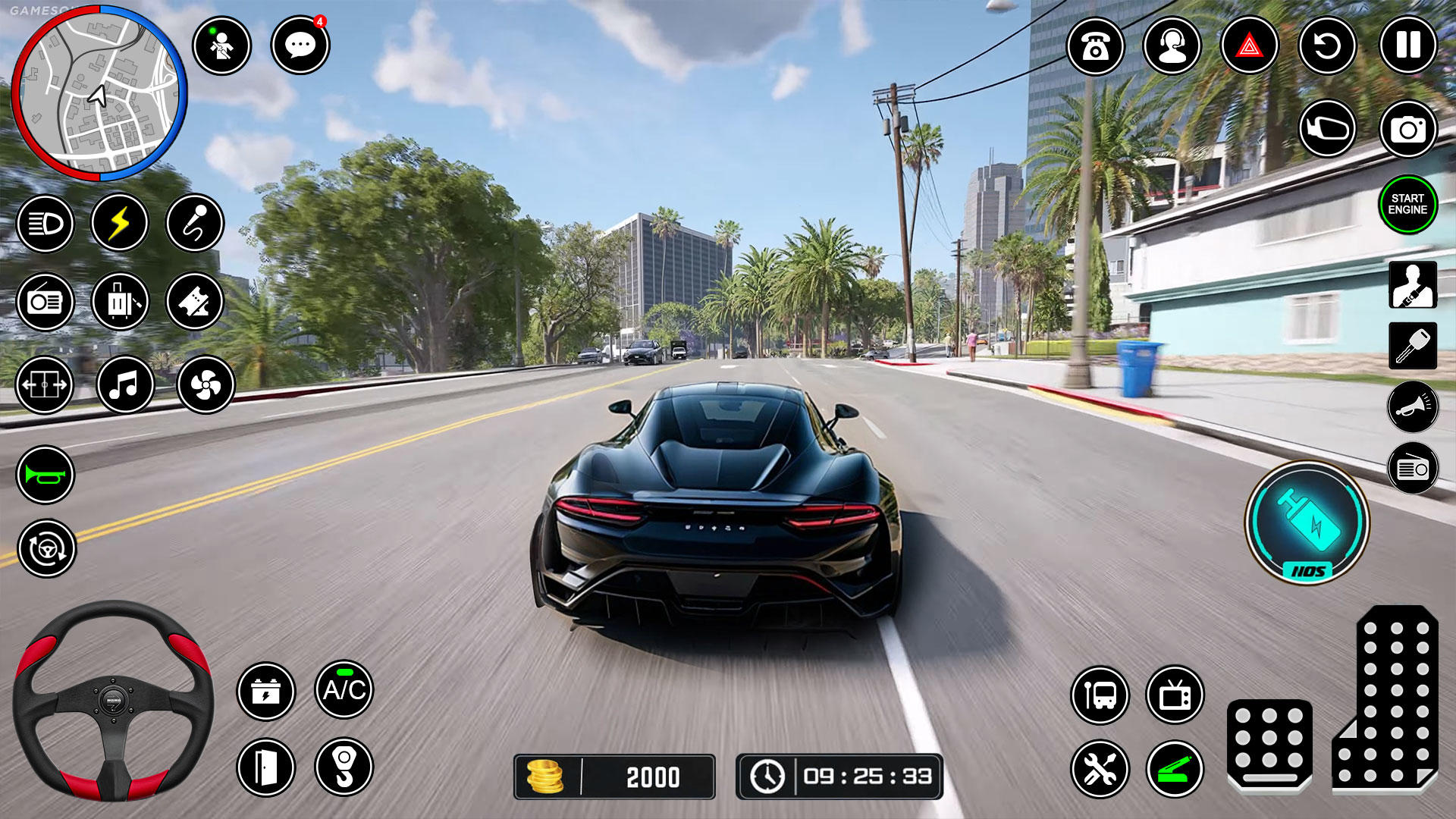Open the car door button

(265, 767)
